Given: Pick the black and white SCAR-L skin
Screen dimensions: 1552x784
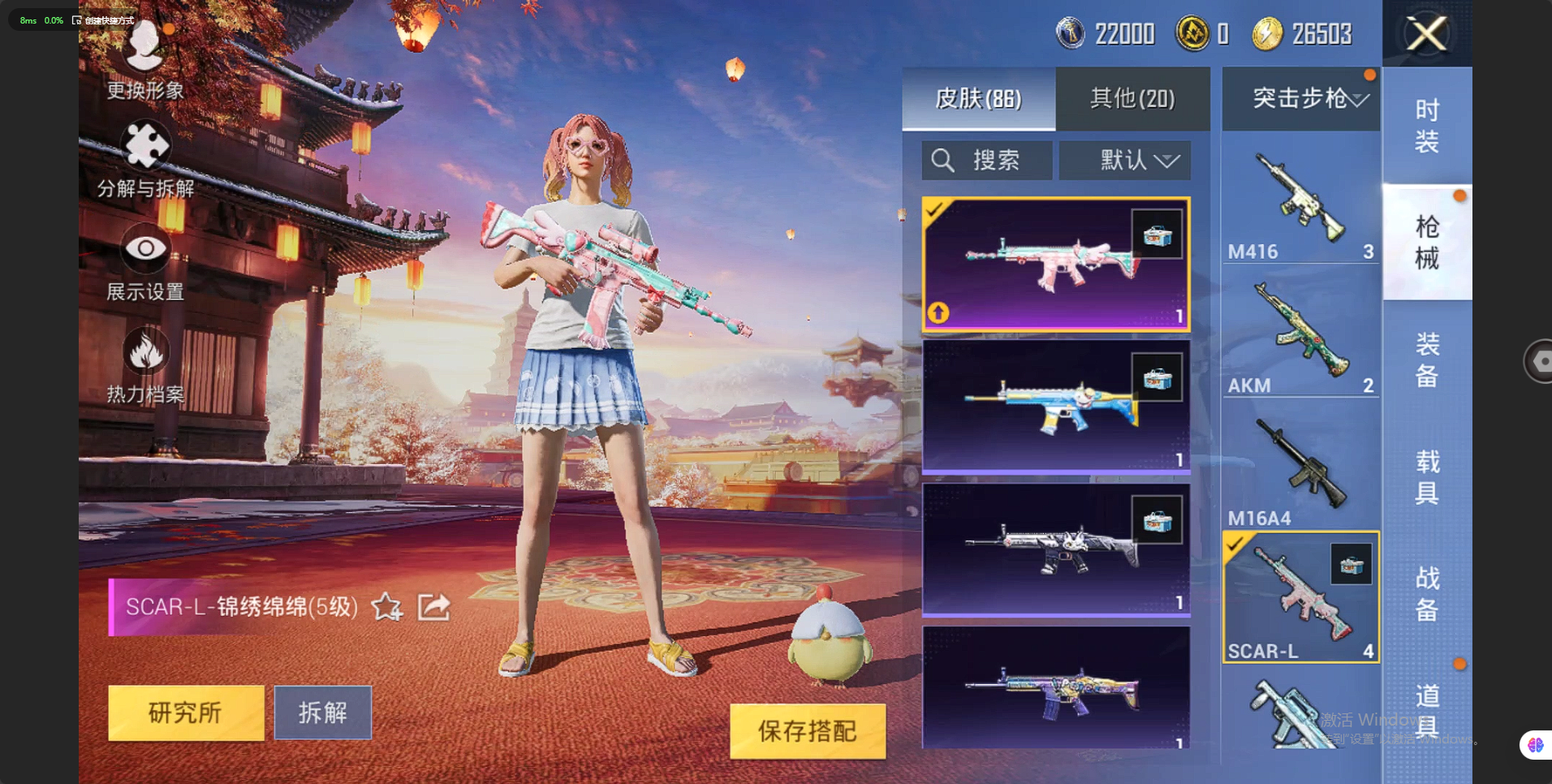Looking at the screenshot, I should 1055,549.
